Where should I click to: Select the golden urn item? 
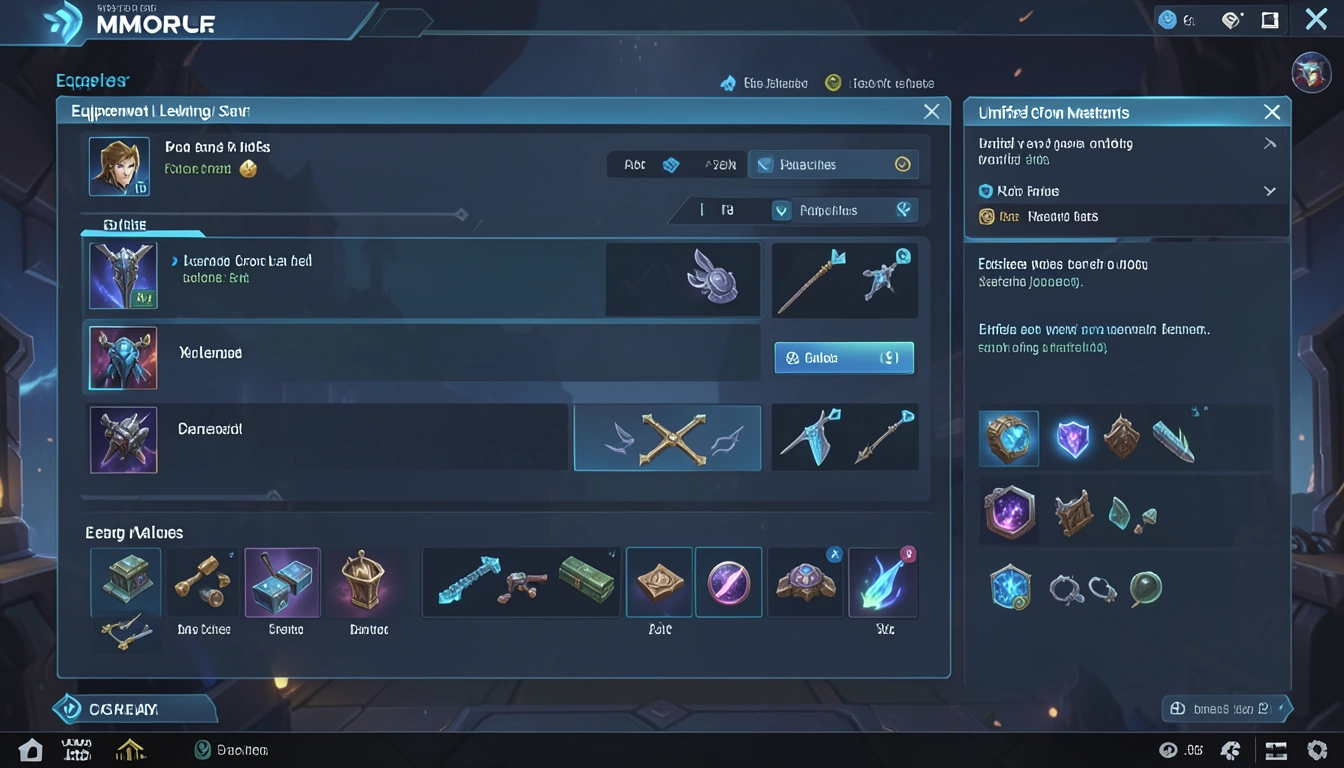[362, 580]
